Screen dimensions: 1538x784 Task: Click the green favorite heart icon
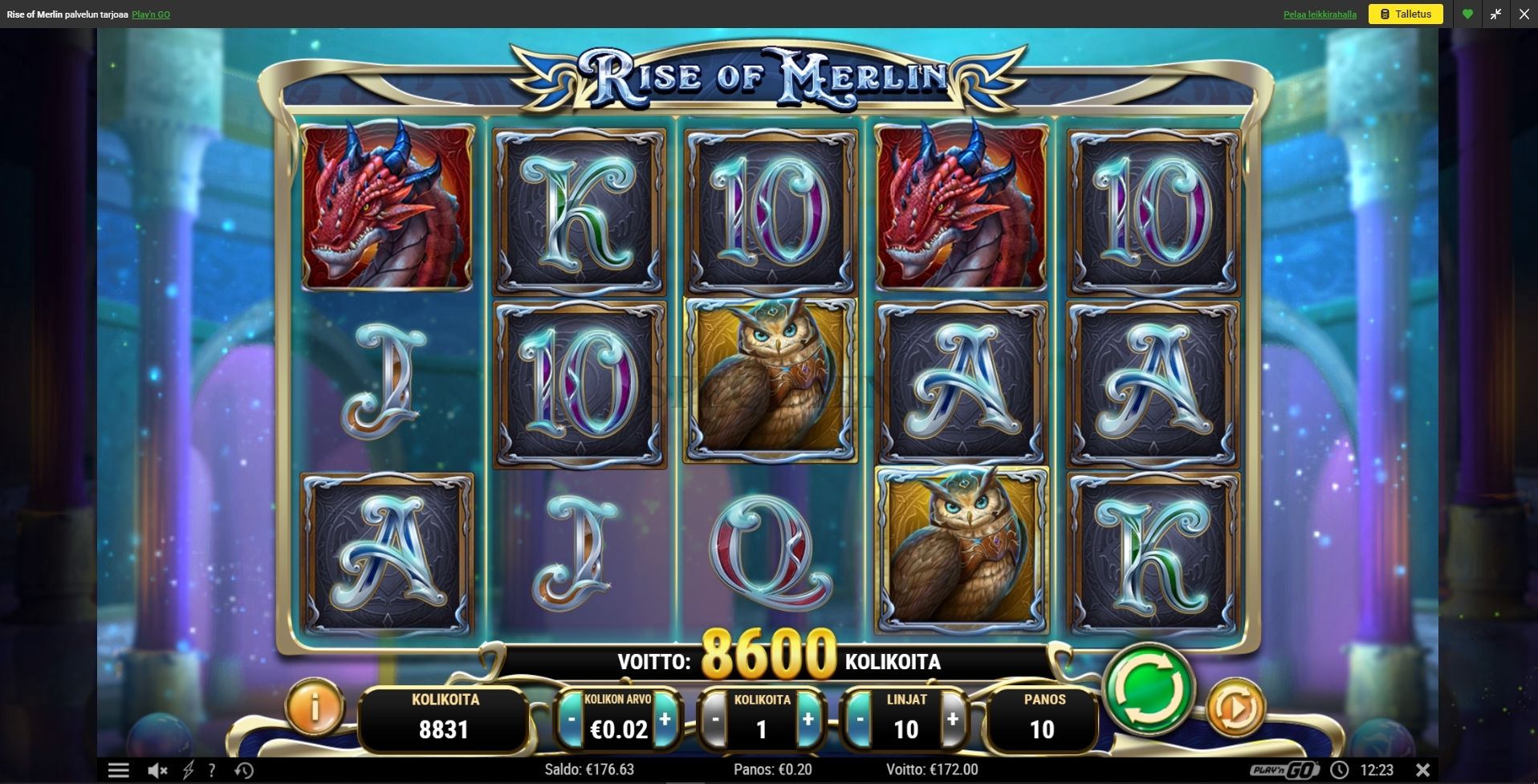tap(1467, 14)
